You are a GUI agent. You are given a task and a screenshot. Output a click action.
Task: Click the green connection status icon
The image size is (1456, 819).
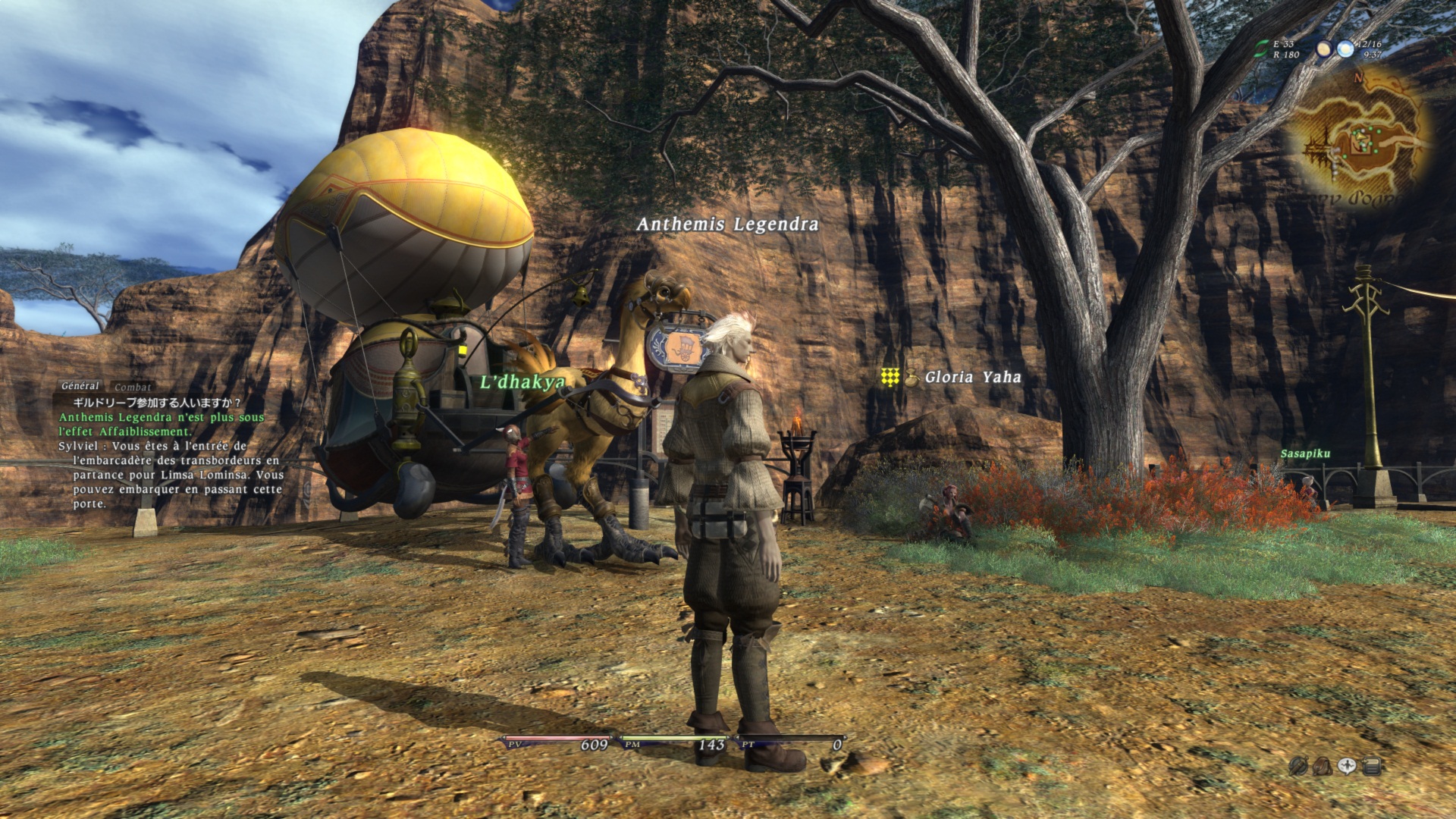(x=1260, y=49)
